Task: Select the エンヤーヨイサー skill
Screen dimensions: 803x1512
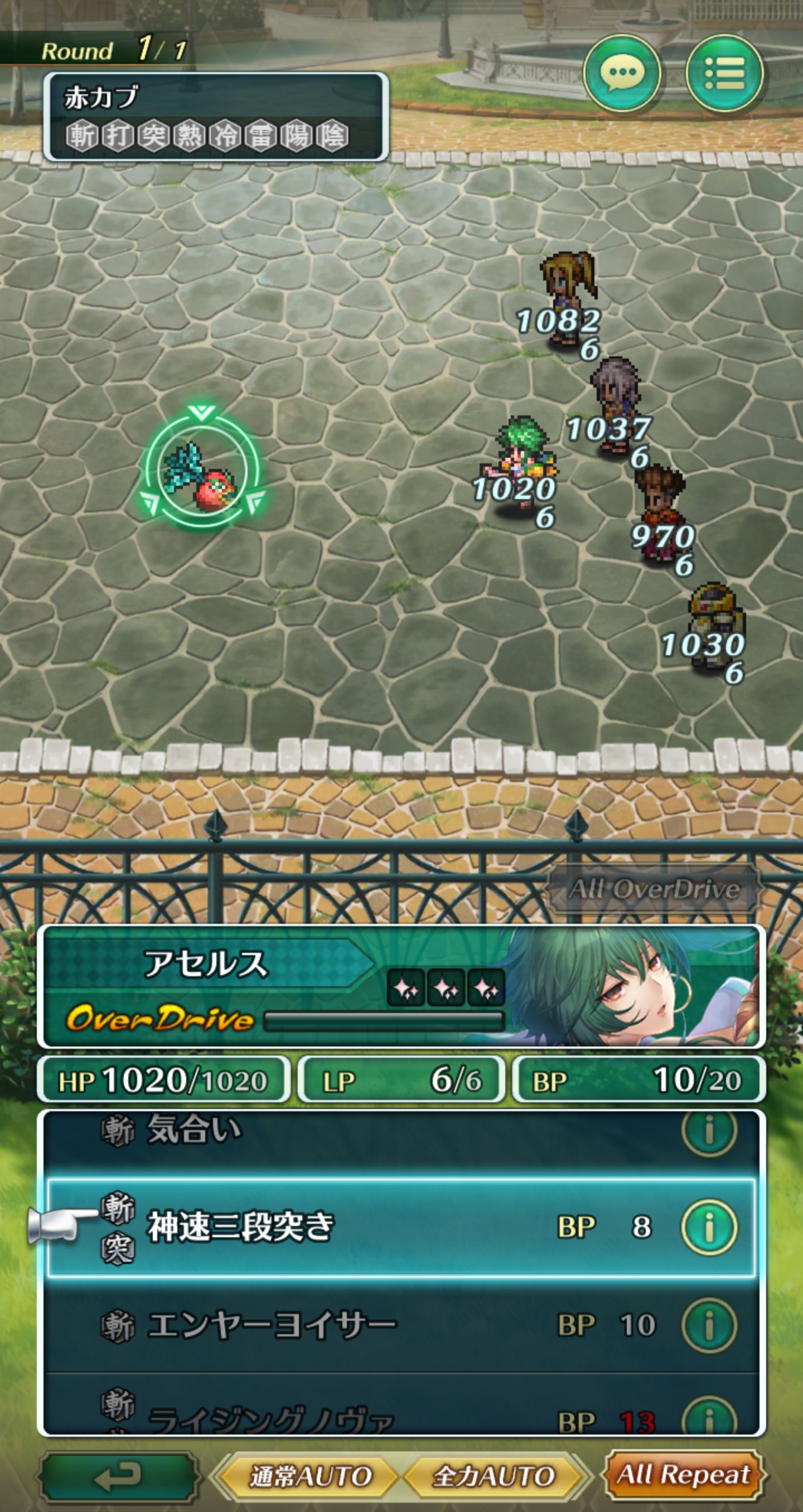Action: [x=352, y=1325]
